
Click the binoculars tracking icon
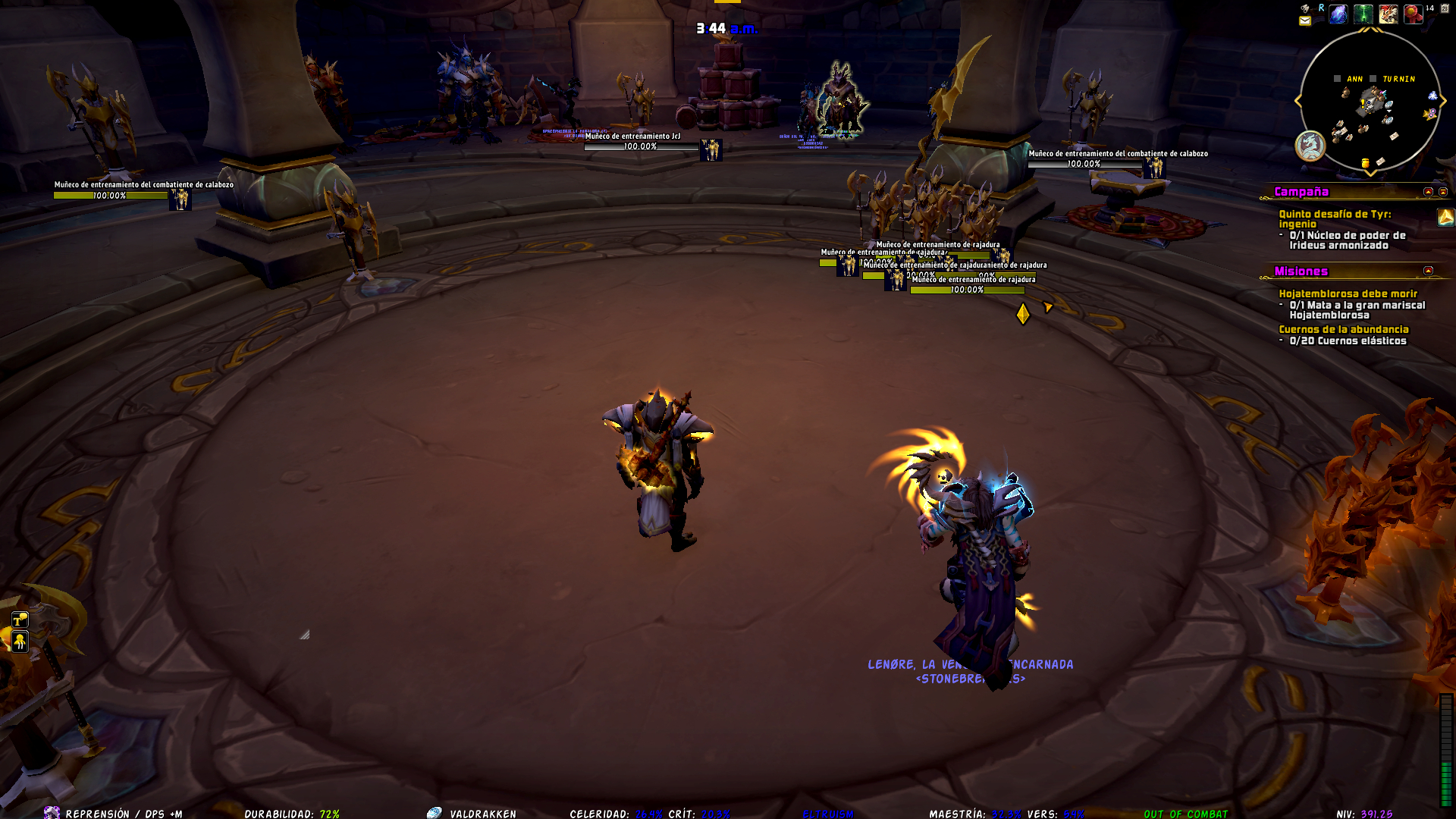click(x=1305, y=8)
